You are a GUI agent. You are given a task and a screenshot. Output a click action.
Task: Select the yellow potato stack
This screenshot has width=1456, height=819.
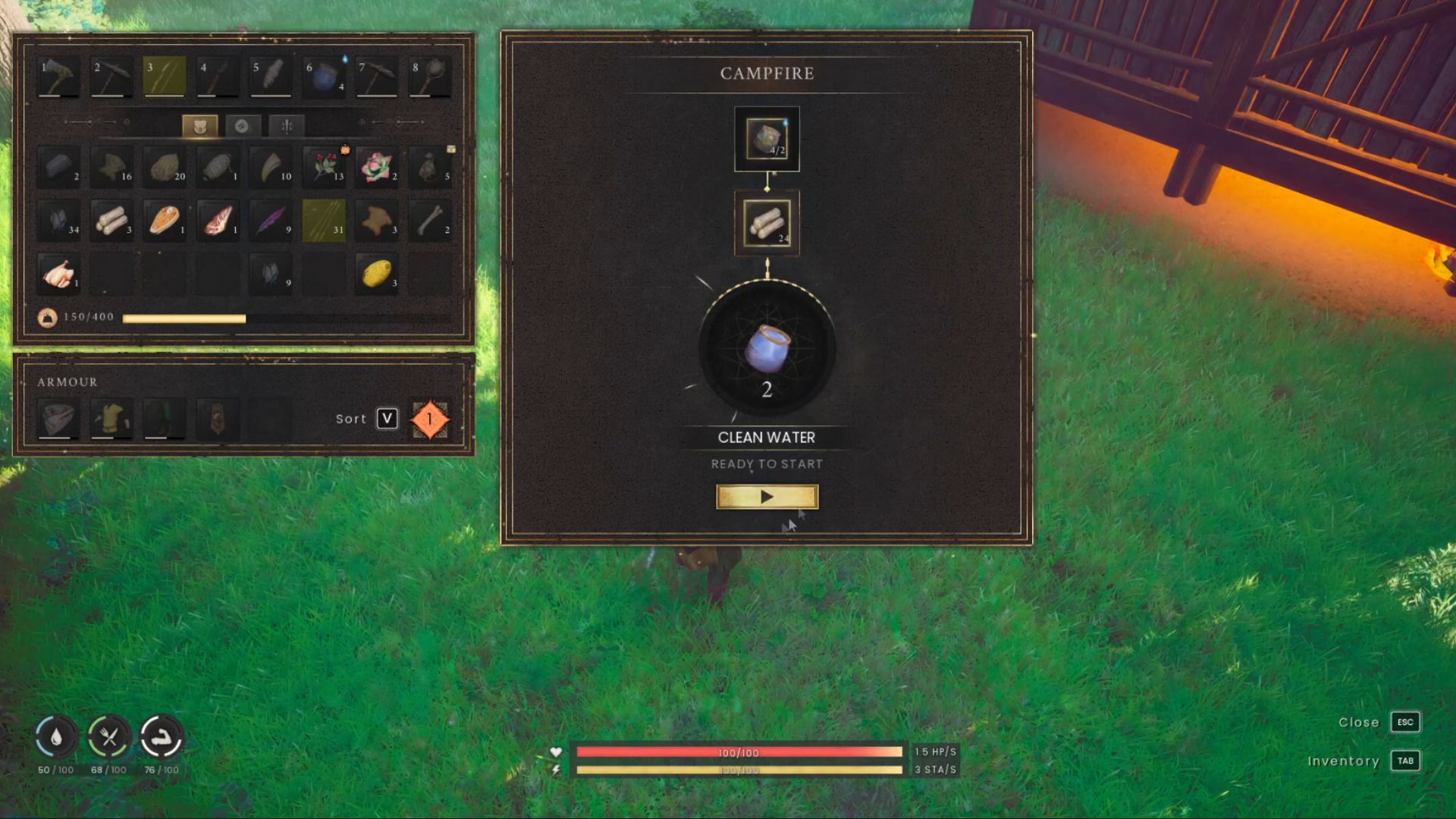[x=377, y=274]
